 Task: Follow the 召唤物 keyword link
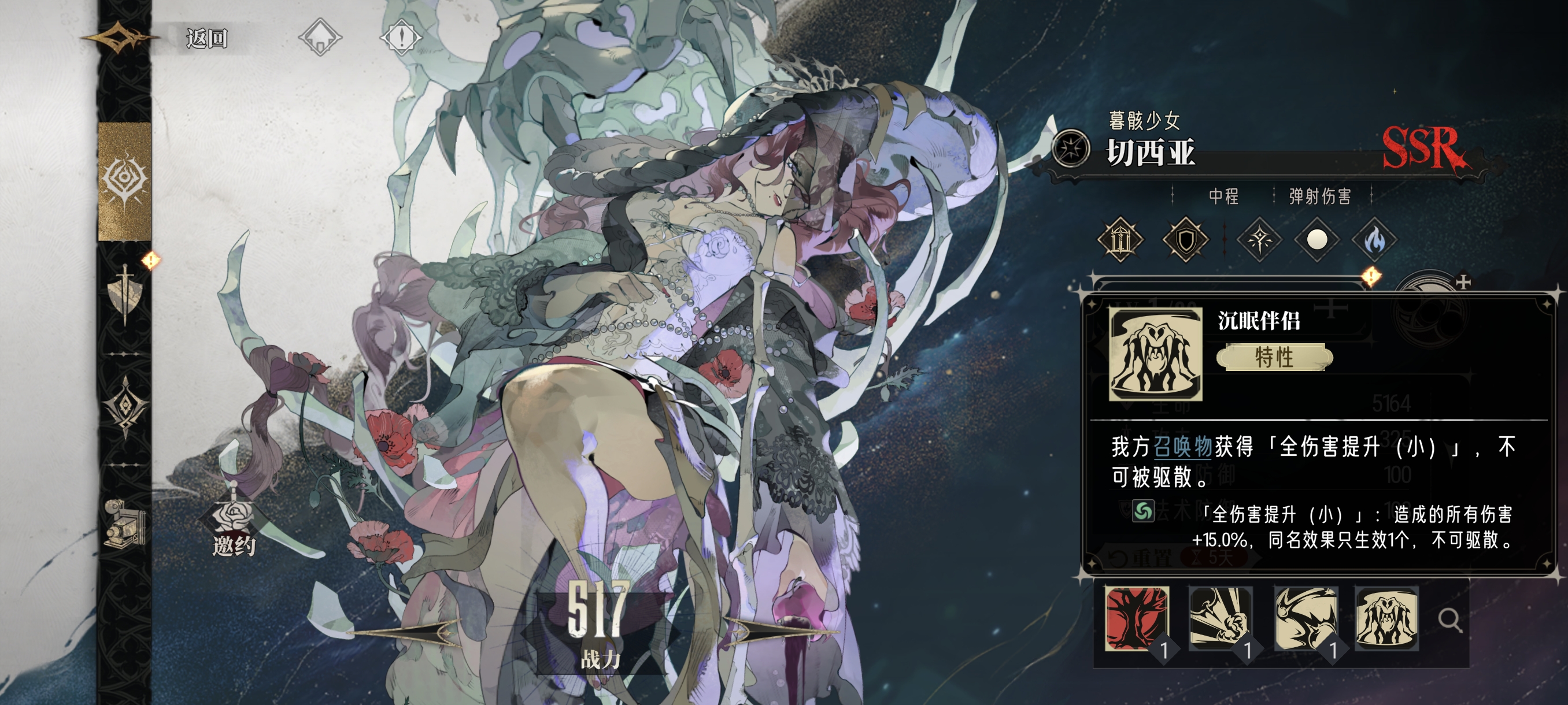coord(1183,447)
